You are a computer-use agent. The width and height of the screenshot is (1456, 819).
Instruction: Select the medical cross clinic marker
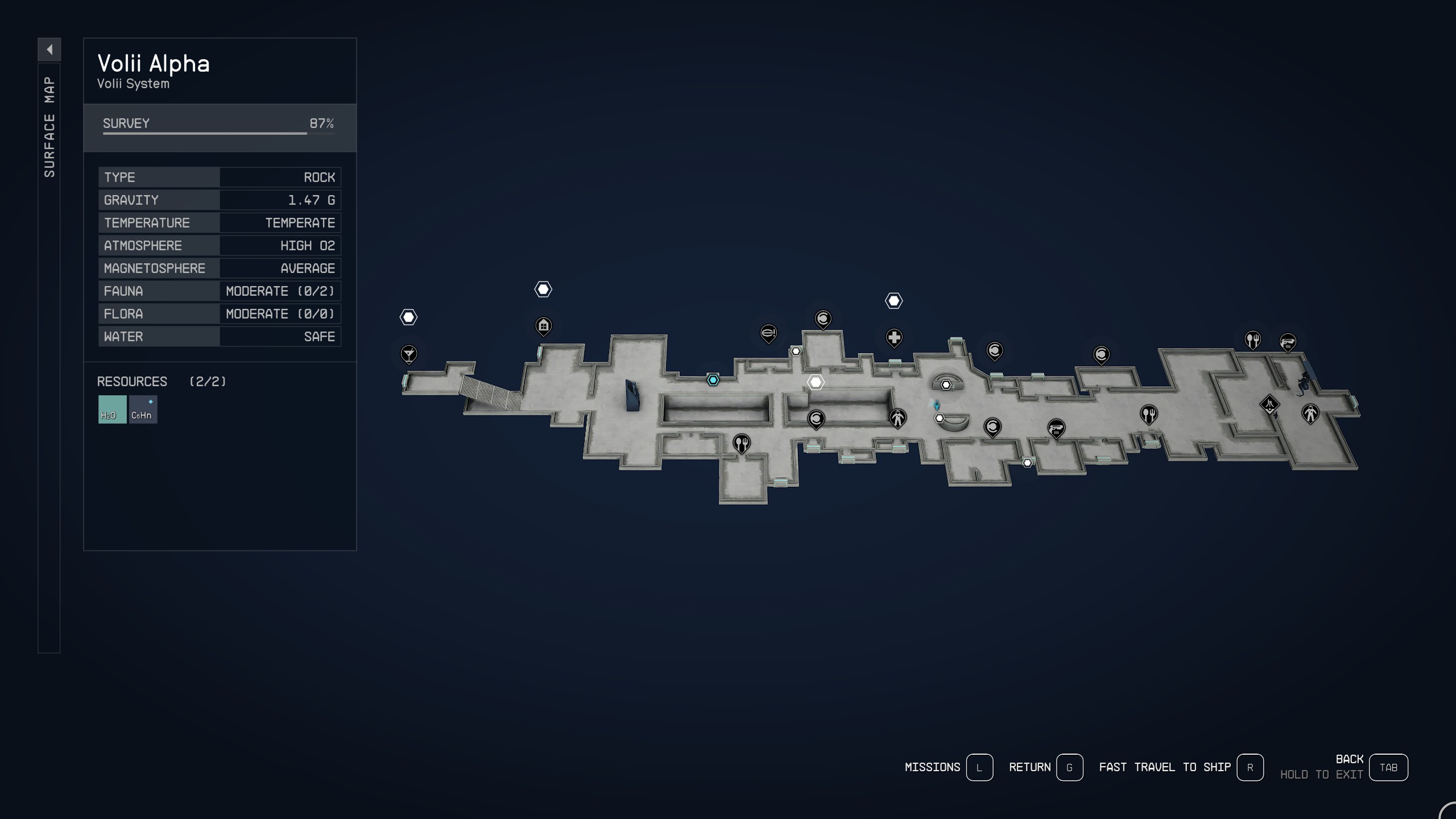pyautogui.click(x=894, y=338)
